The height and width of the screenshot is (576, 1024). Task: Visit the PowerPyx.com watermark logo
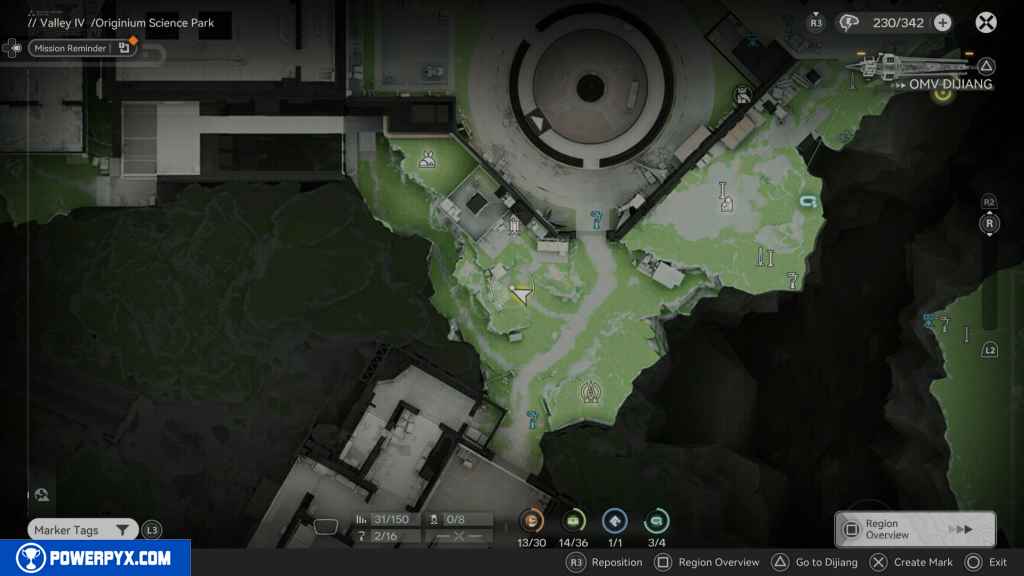pos(95,558)
